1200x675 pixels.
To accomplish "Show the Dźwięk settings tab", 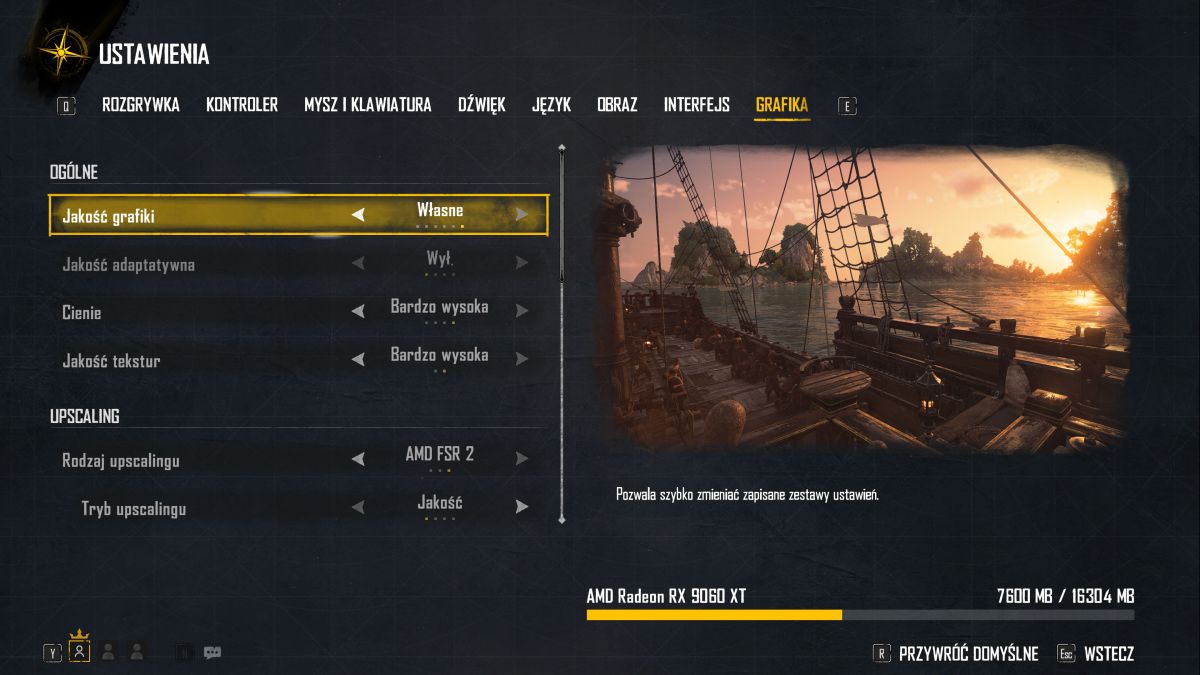I will pos(482,105).
